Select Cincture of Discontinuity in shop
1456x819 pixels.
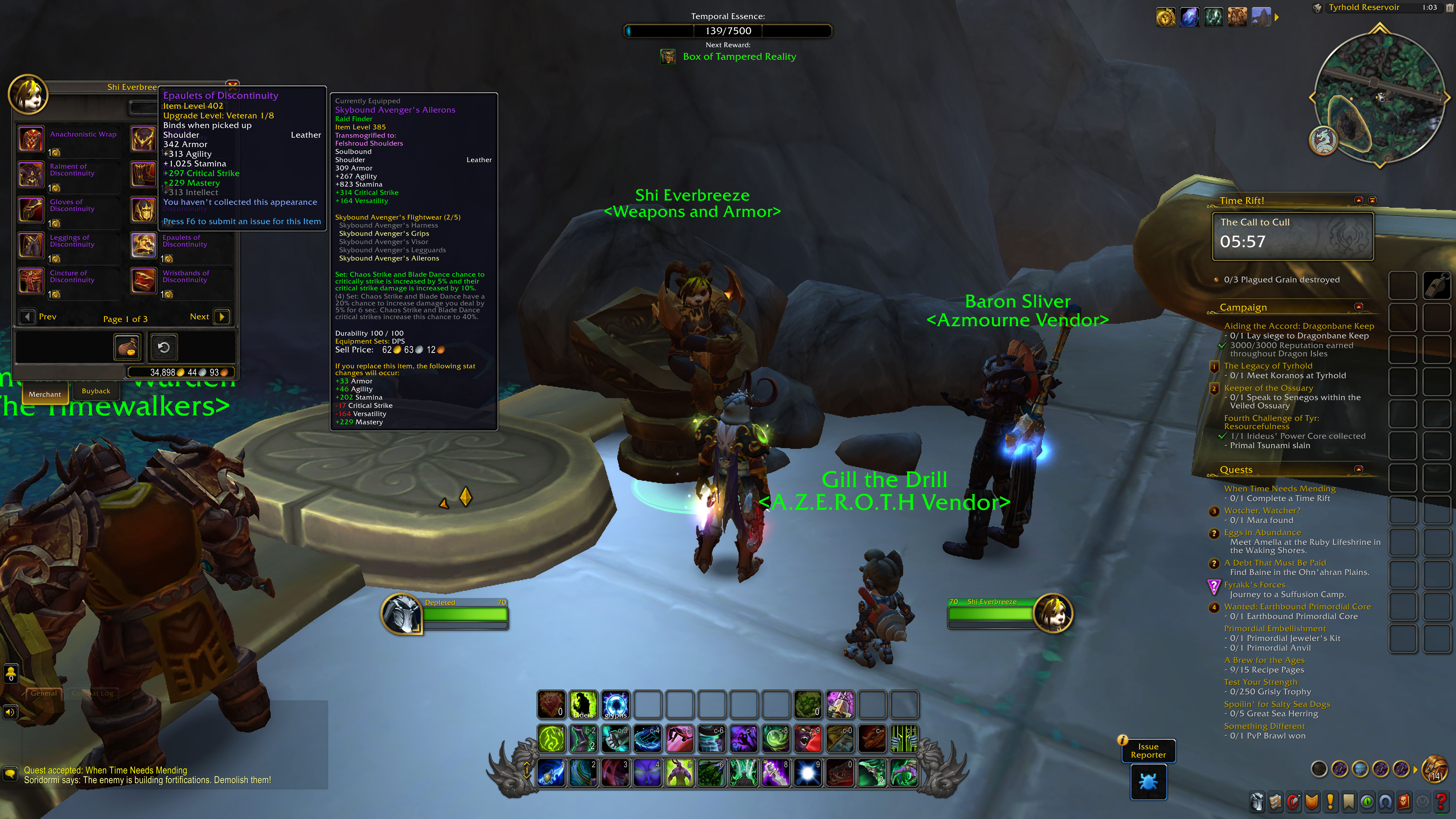click(32, 281)
